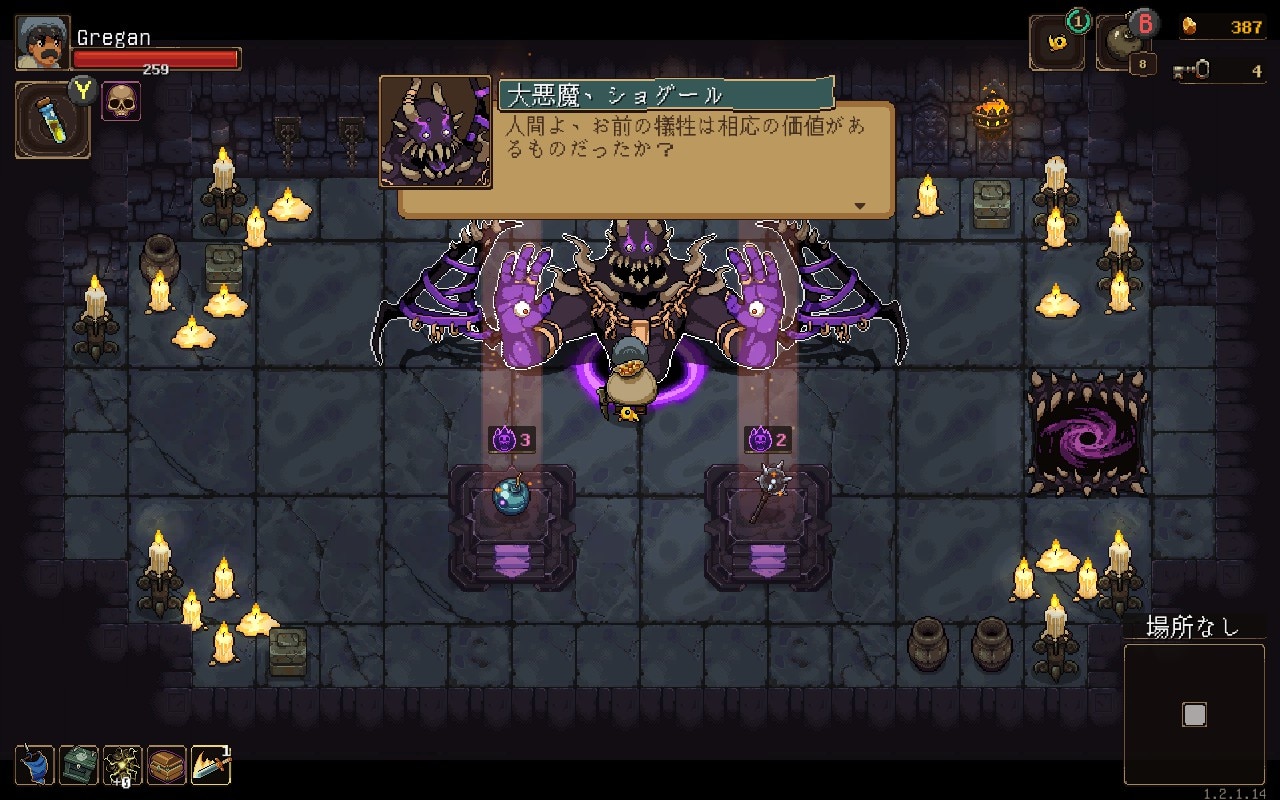Toggle the Y-bound potion quick slot

50,120
